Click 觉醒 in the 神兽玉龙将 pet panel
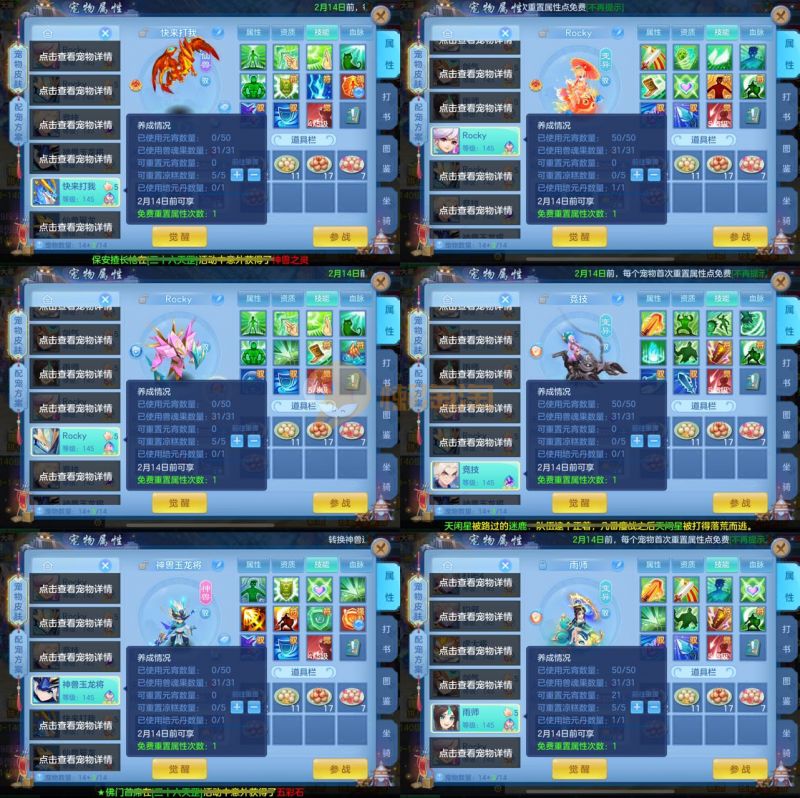800x798 pixels. [x=179, y=769]
